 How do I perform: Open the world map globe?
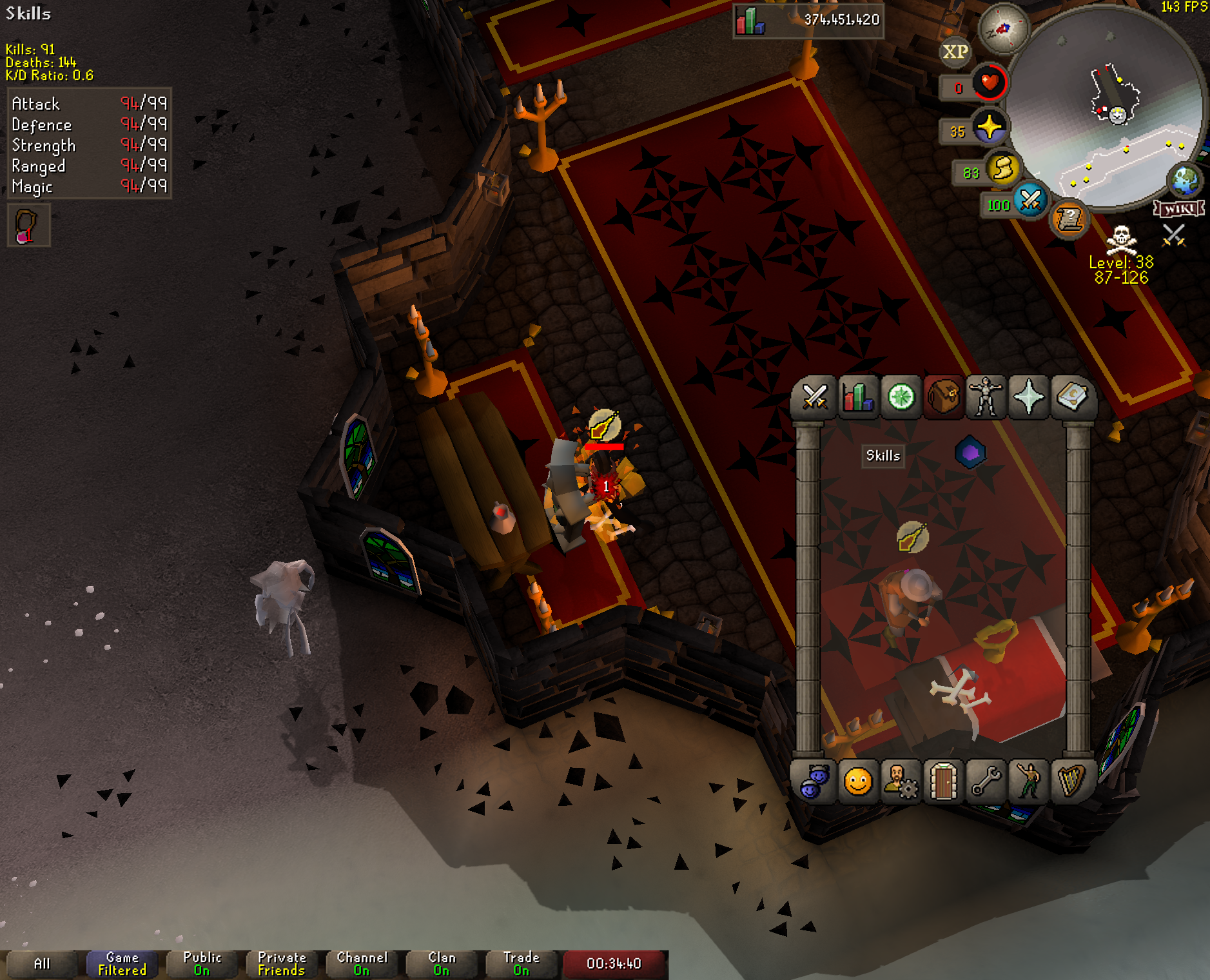tap(1185, 181)
